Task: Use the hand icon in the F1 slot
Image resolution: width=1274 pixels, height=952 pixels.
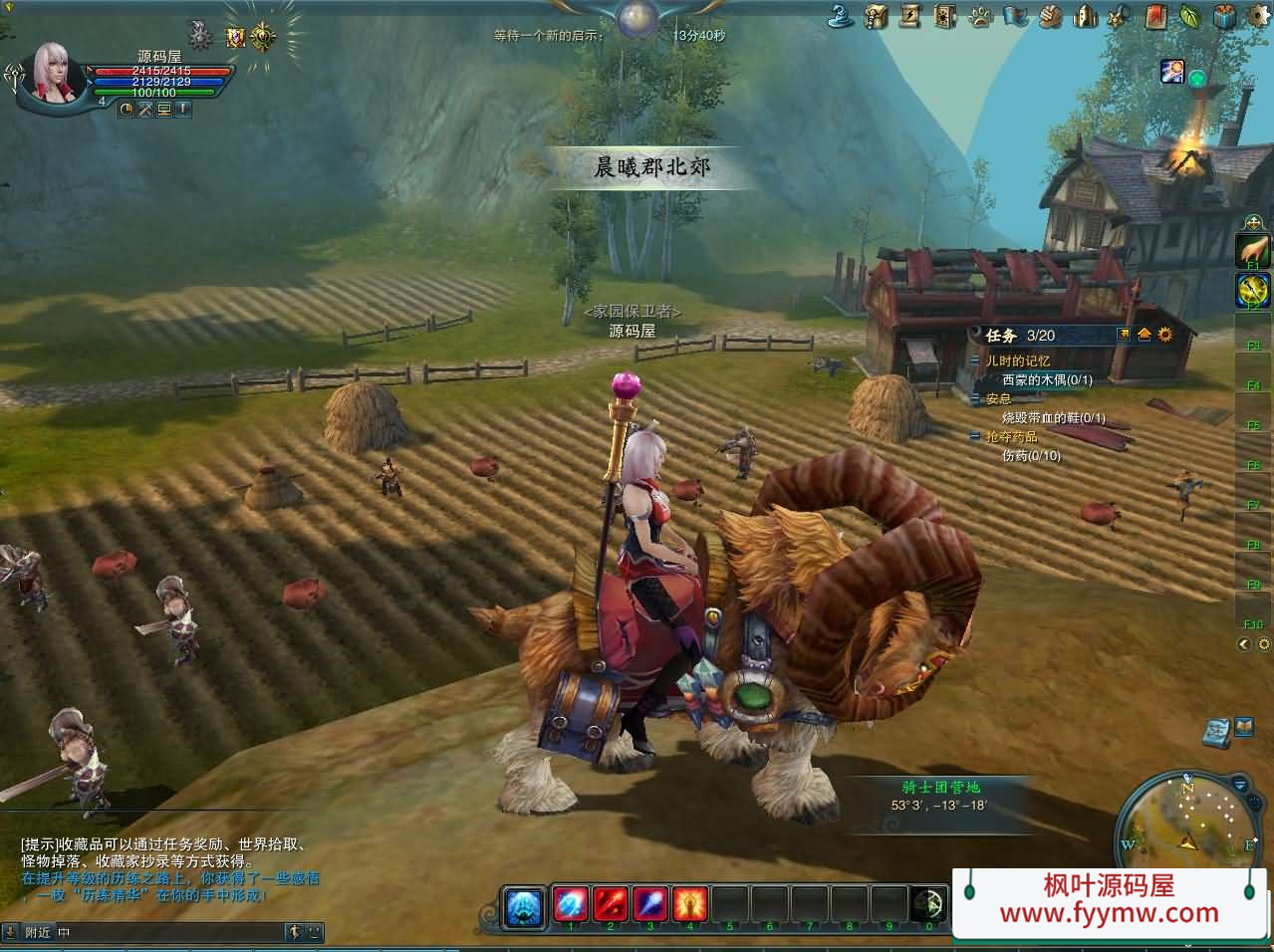Action: point(1253,250)
